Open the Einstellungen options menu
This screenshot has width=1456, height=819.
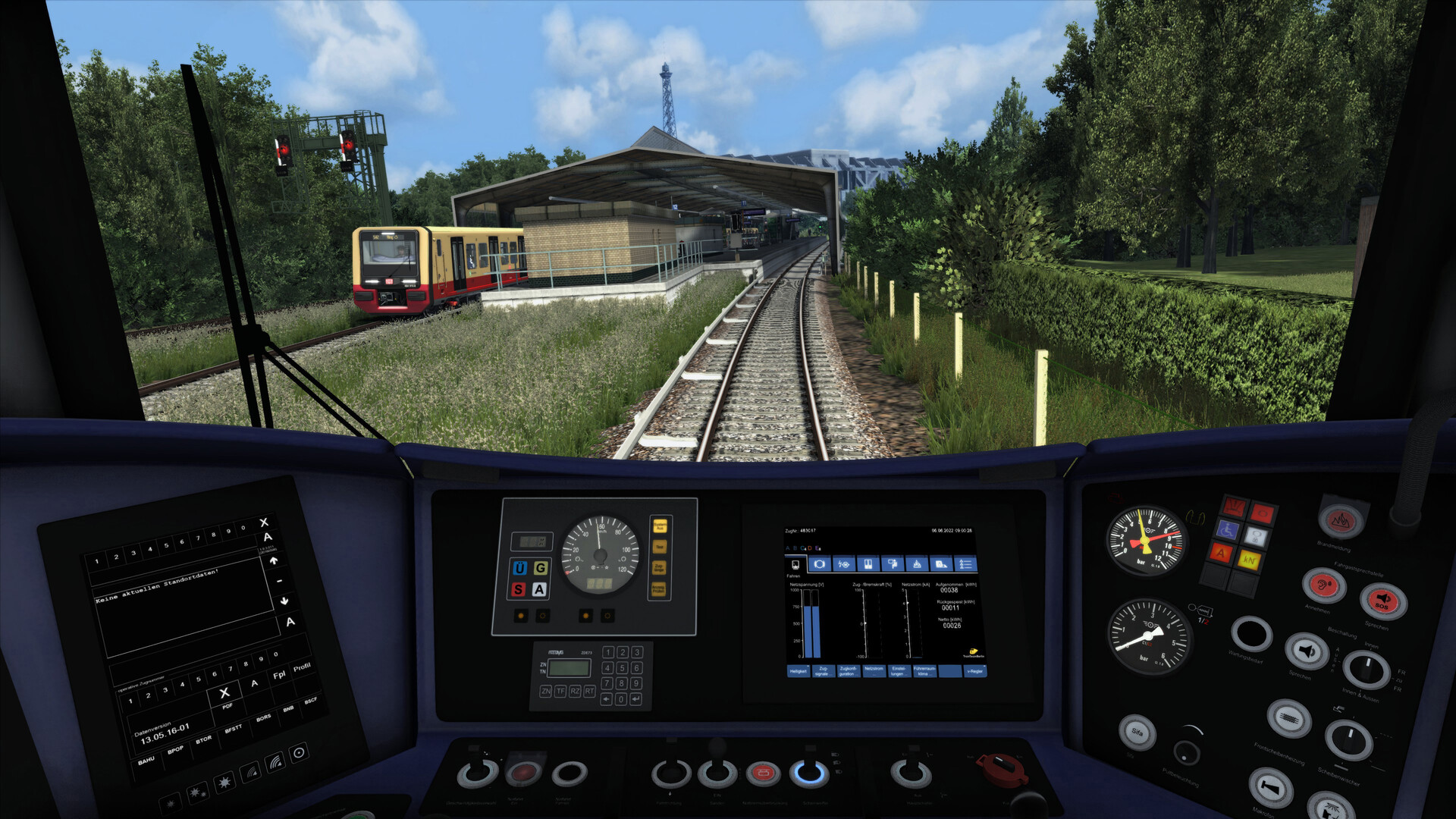tap(900, 671)
